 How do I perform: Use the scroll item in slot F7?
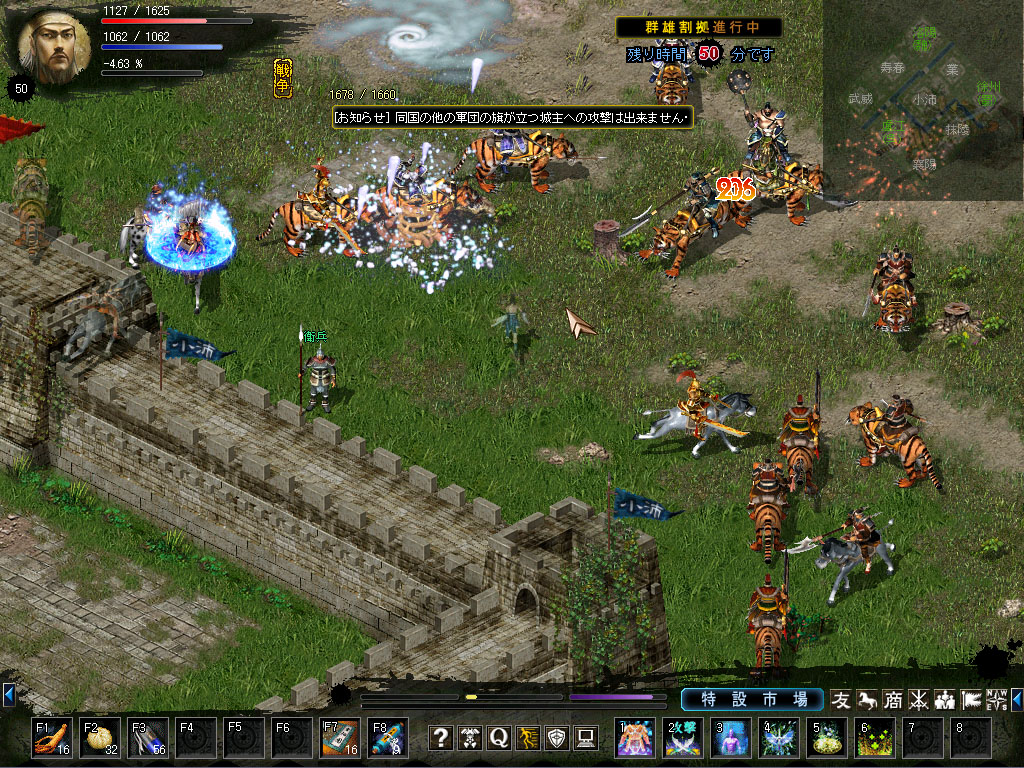[340, 738]
